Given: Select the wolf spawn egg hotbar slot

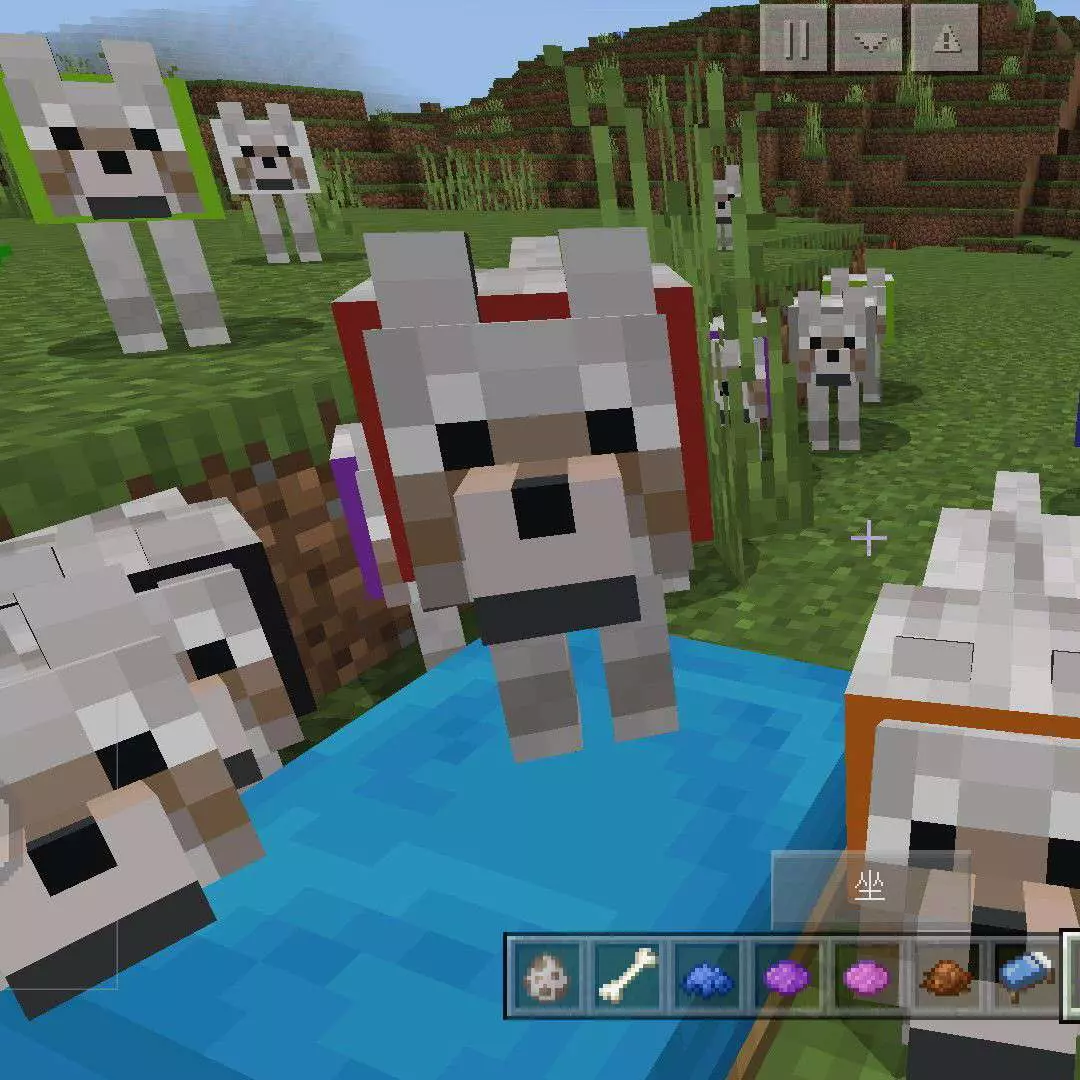Looking at the screenshot, I should [546, 976].
